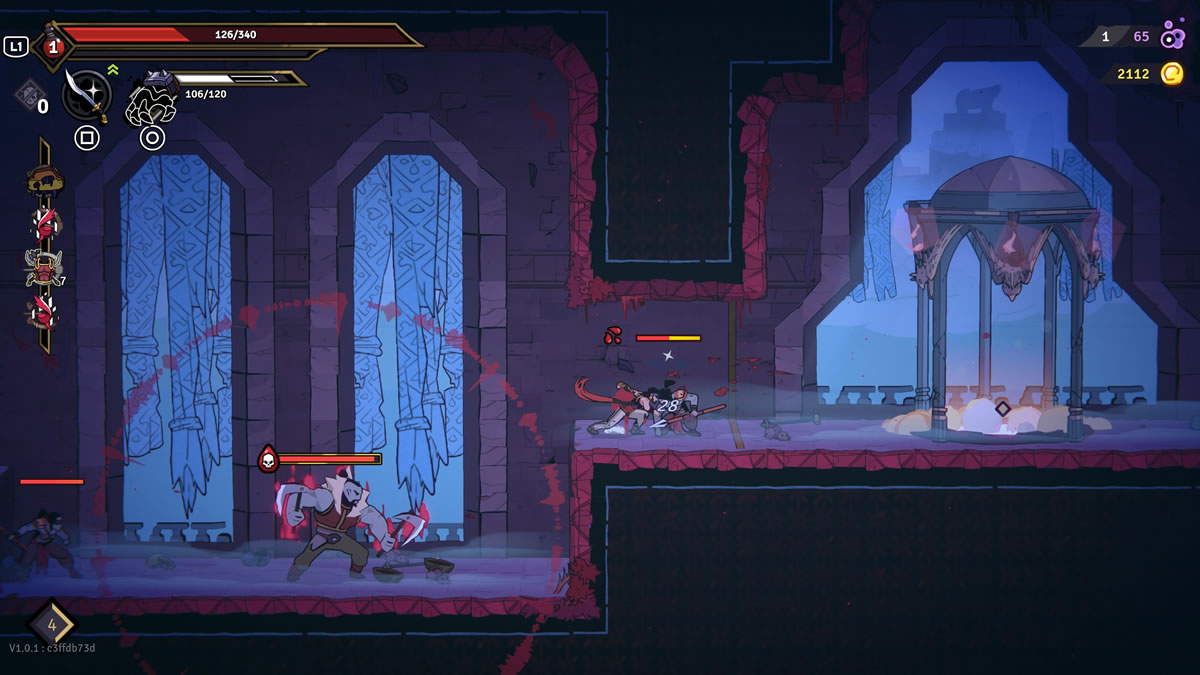Viewport: 1200px width, 675px height.
Task: Click the gold coin currency icon
Action: coord(1171,74)
